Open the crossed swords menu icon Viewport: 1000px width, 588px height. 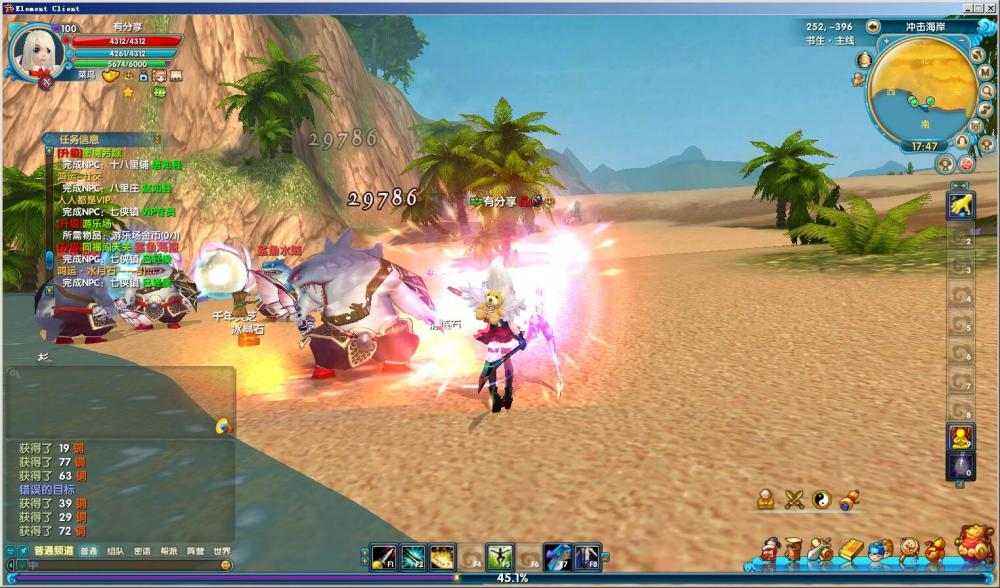pyautogui.click(x=794, y=498)
